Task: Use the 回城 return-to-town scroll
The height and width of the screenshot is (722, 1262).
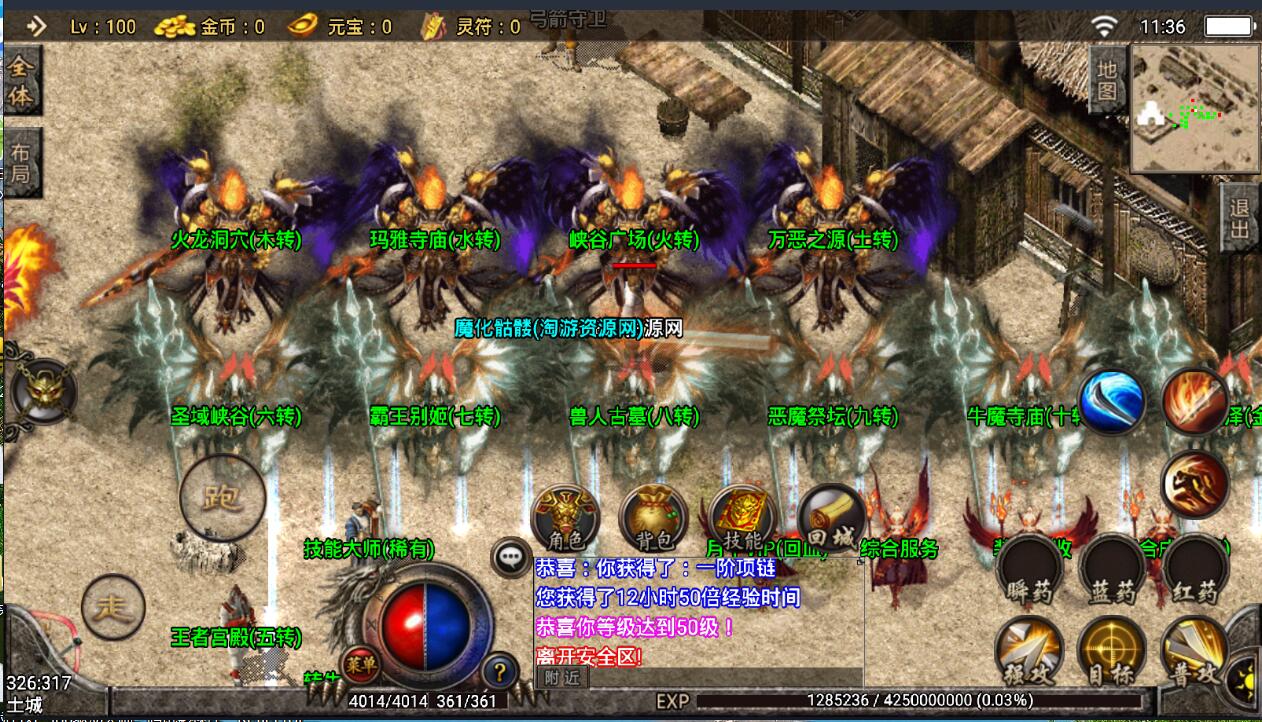Action: click(x=830, y=519)
